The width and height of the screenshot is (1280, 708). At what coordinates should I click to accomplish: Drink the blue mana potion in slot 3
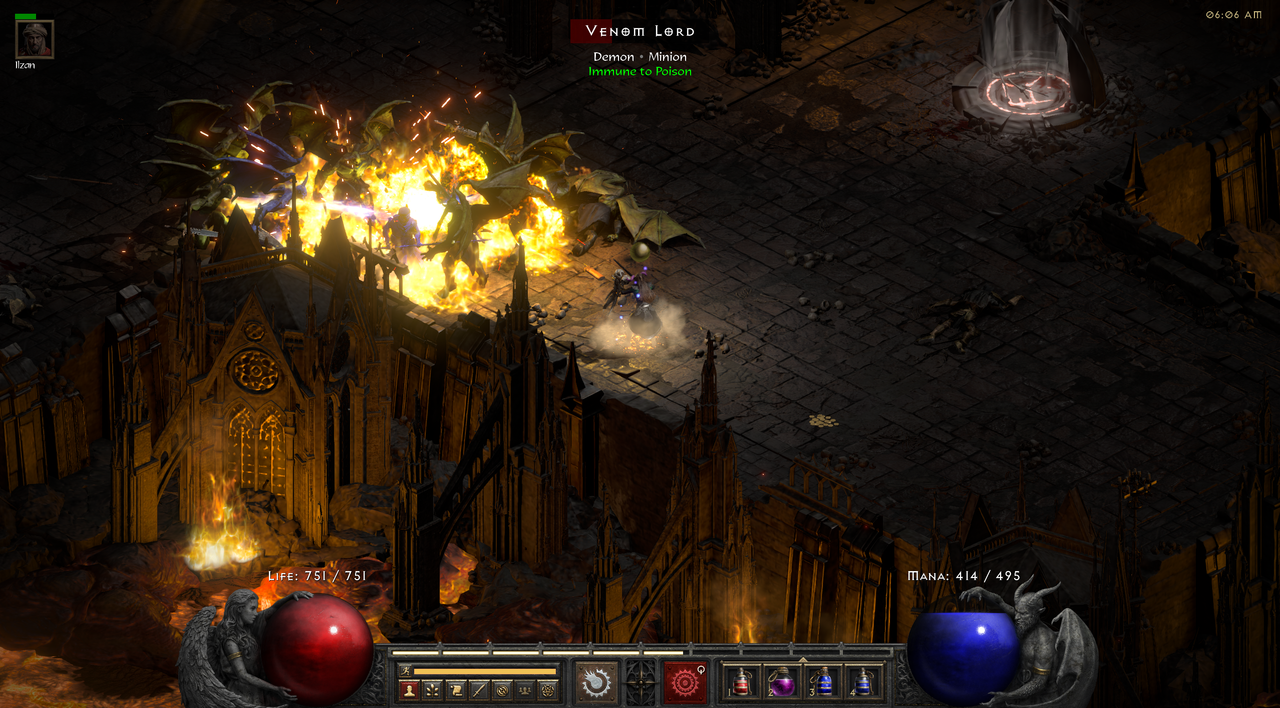tap(822, 682)
